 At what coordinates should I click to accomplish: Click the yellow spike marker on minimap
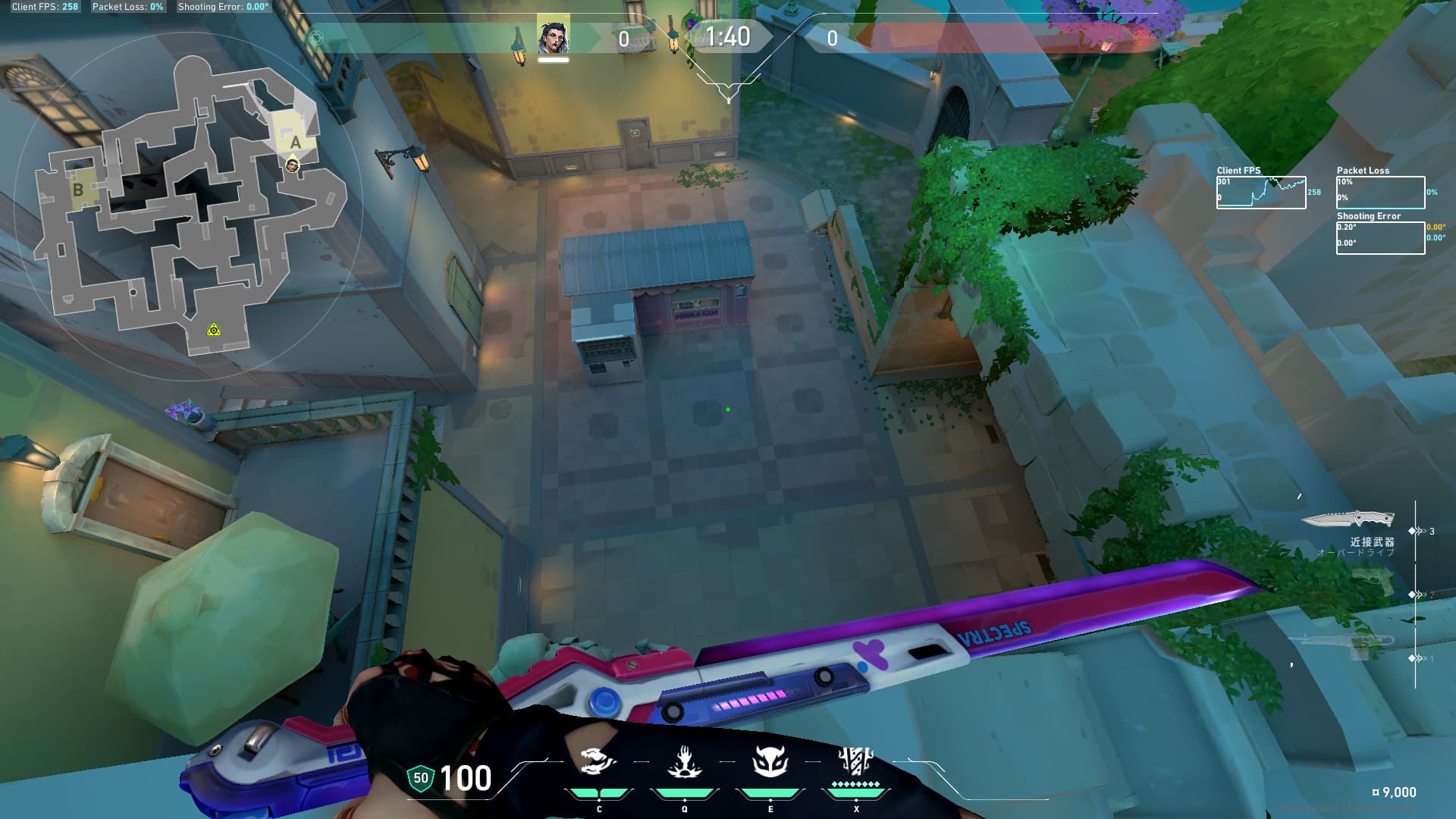coord(214,330)
